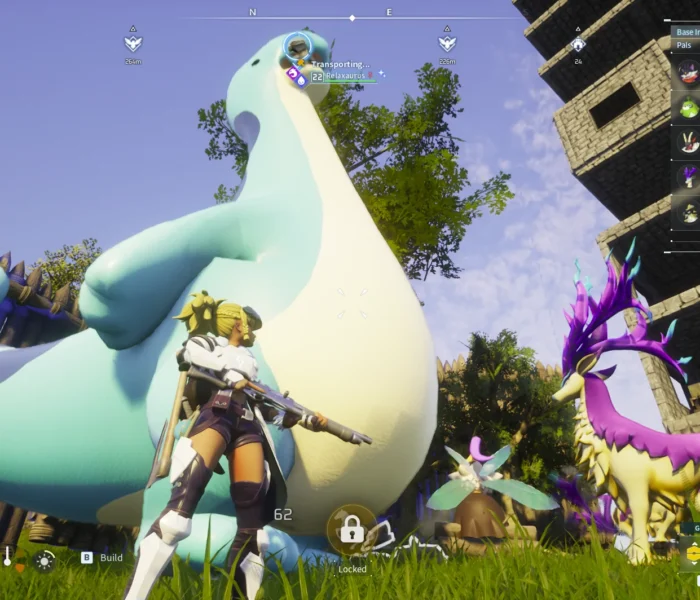Click the sun time-of-day icon
This screenshot has width=700, height=600.
[44, 560]
